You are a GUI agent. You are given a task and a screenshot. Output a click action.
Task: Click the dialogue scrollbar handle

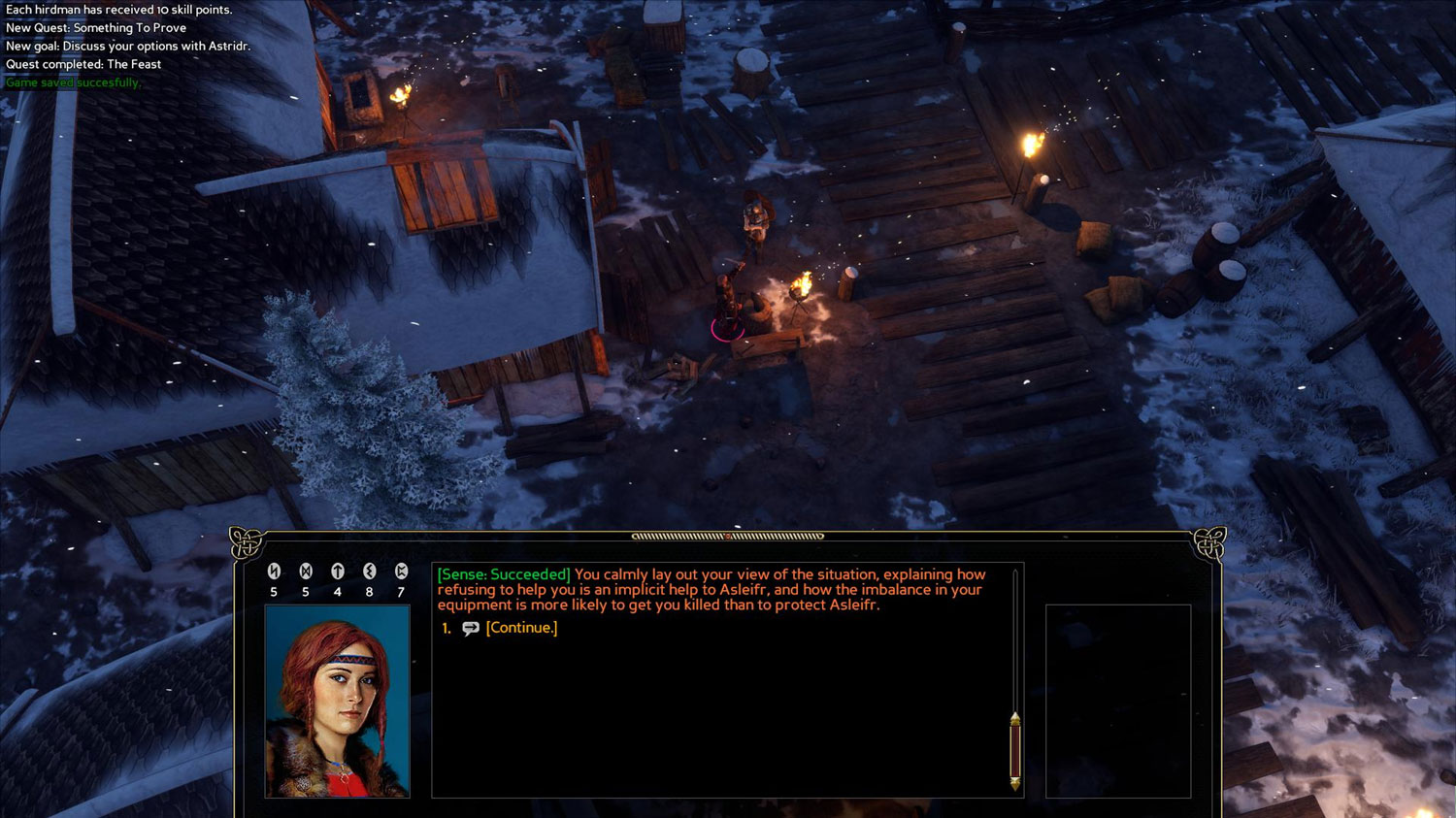(x=1014, y=751)
